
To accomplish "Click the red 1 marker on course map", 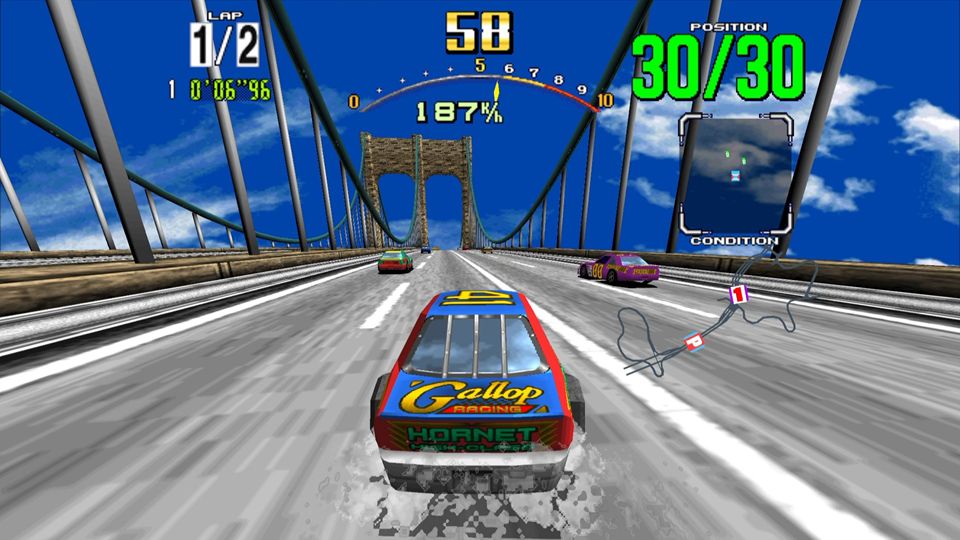I will pyautogui.click(x=738, y=294).
